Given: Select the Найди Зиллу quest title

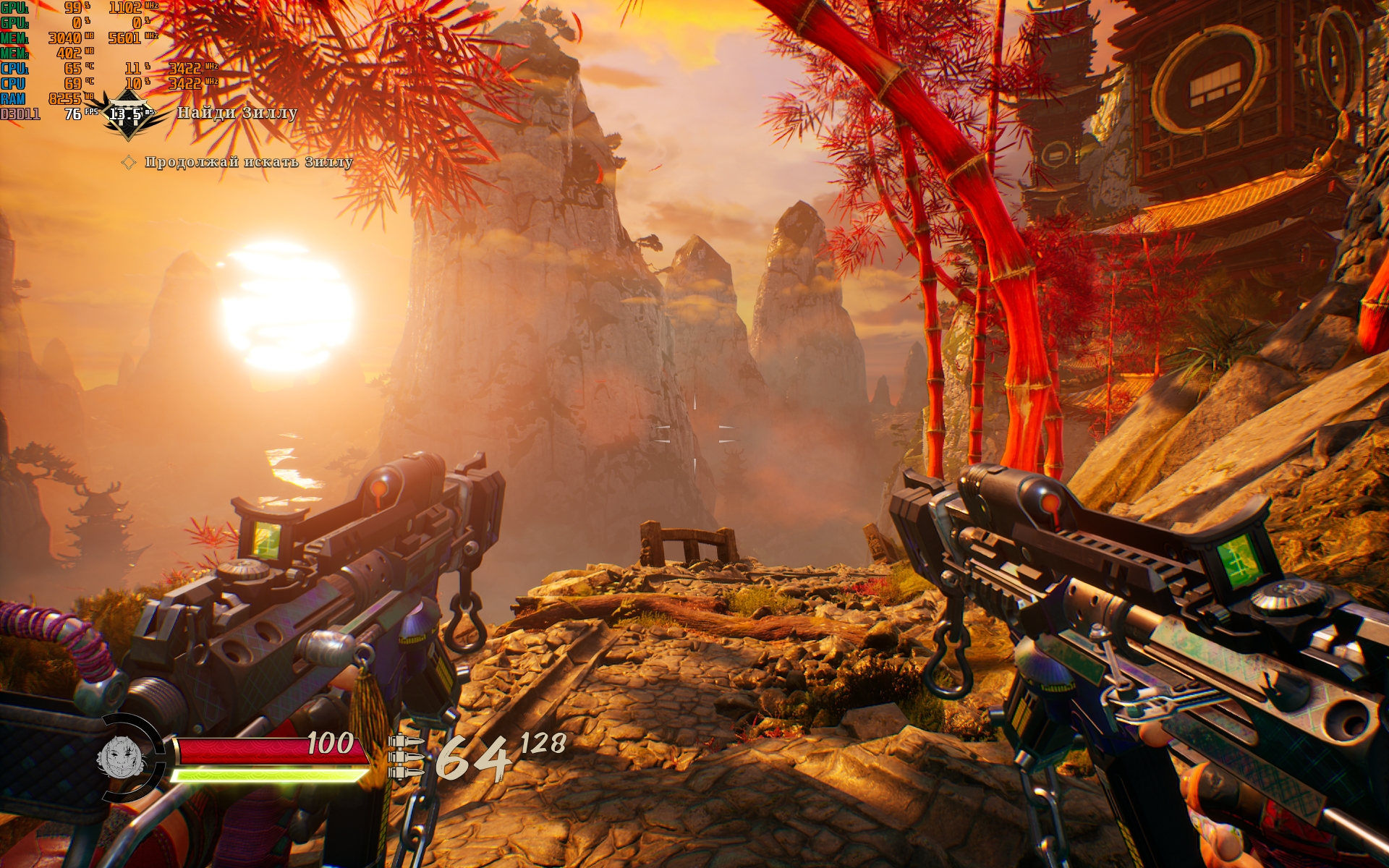Looking at the screenshot, I should coord(237,113).
